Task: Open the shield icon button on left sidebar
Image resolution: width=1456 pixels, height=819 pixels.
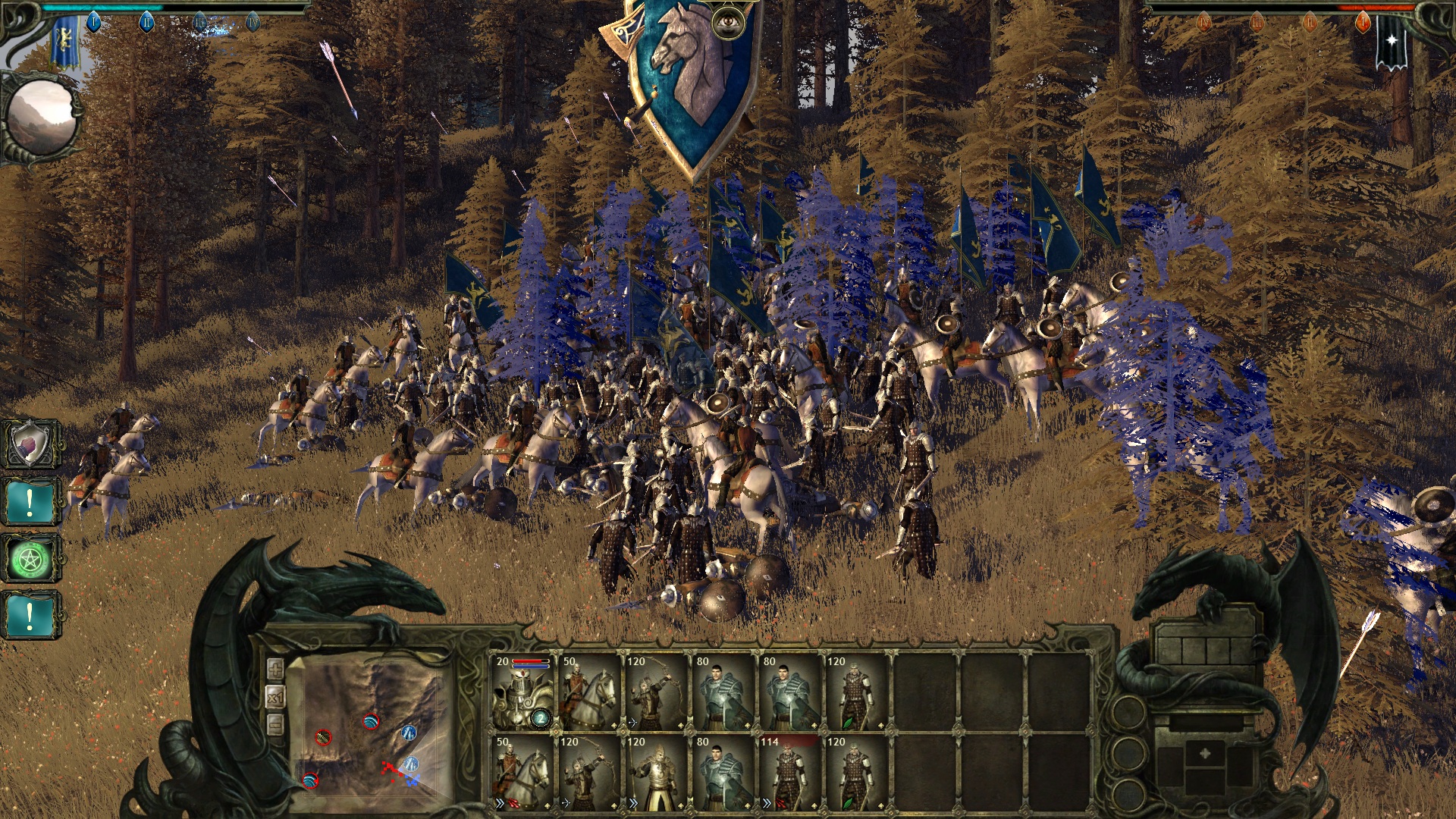Action: [30, 444]
